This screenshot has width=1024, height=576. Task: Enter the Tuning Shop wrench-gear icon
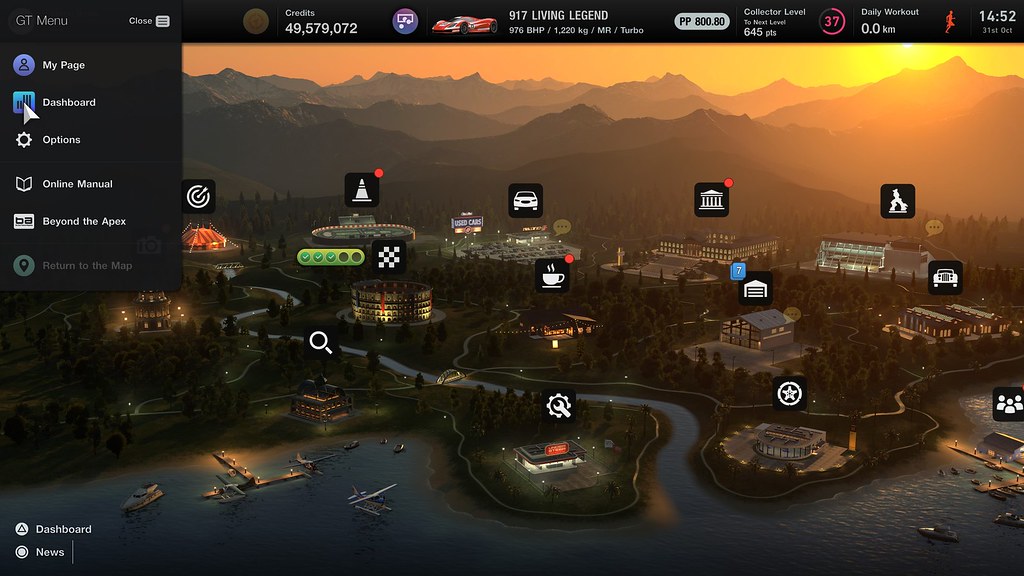[x=559, y=406]
